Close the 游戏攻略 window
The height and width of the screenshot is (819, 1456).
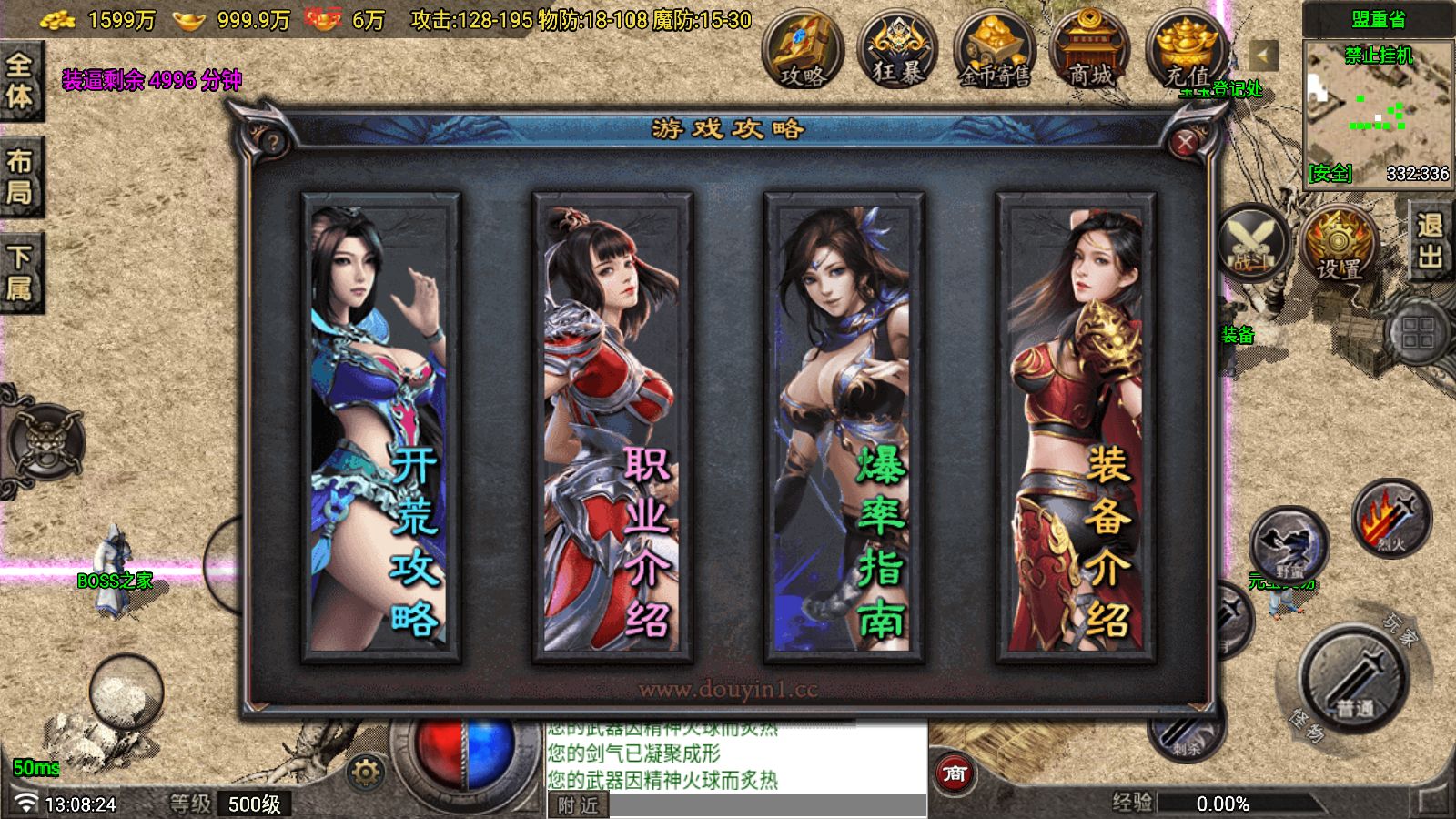tap(1184, 143)
